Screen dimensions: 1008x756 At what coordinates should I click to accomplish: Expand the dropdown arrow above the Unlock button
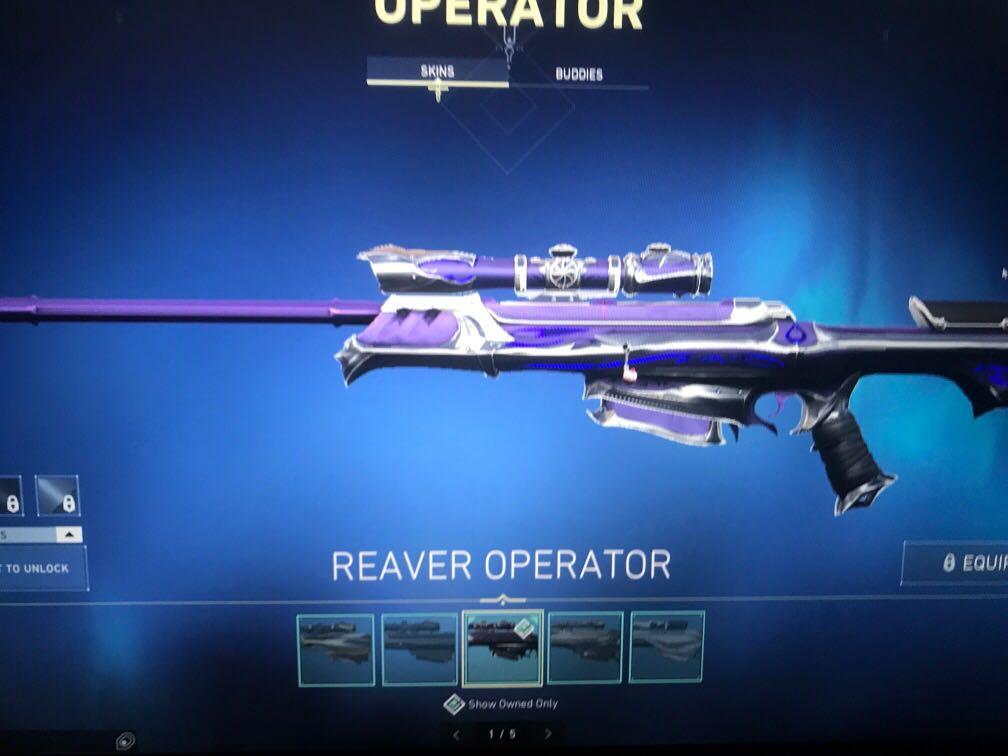(68, 535)
